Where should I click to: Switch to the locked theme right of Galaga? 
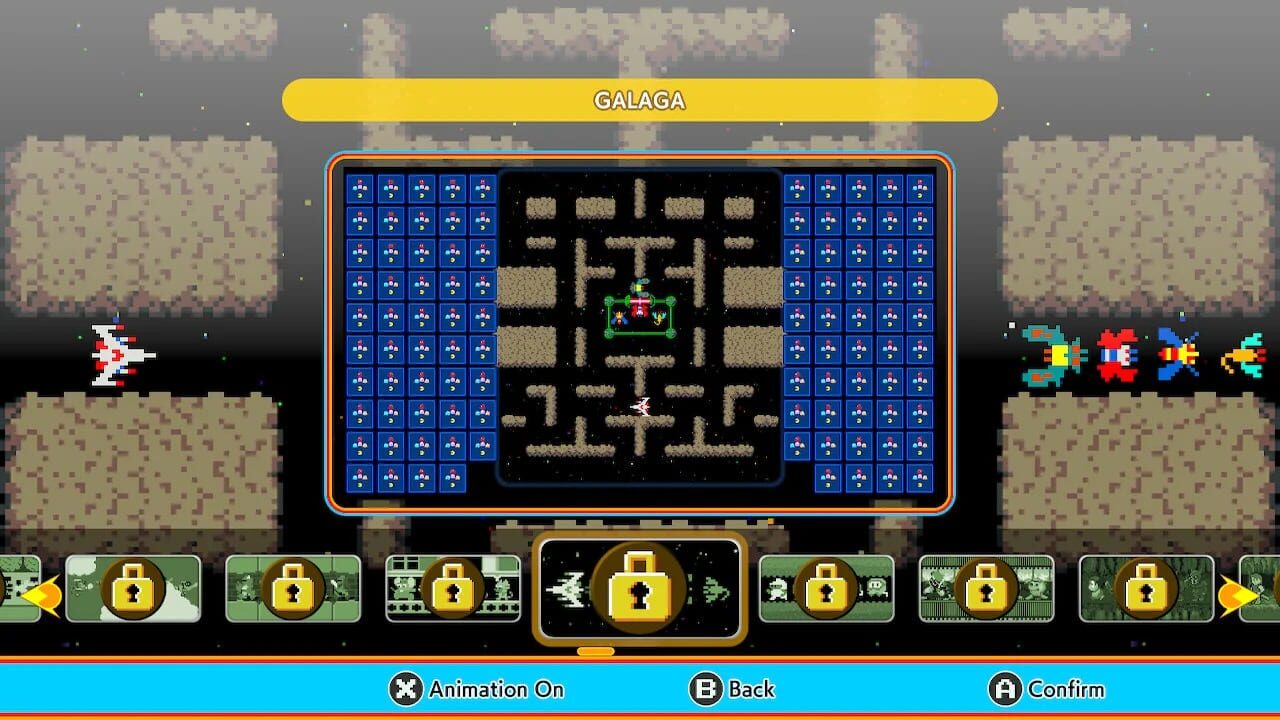[825, 588]
